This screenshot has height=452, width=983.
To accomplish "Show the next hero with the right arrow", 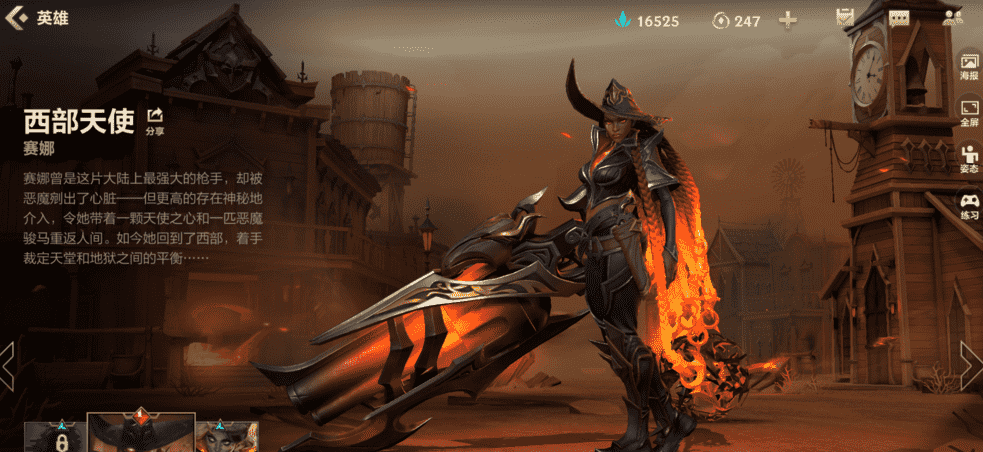I will pos(972,364).
